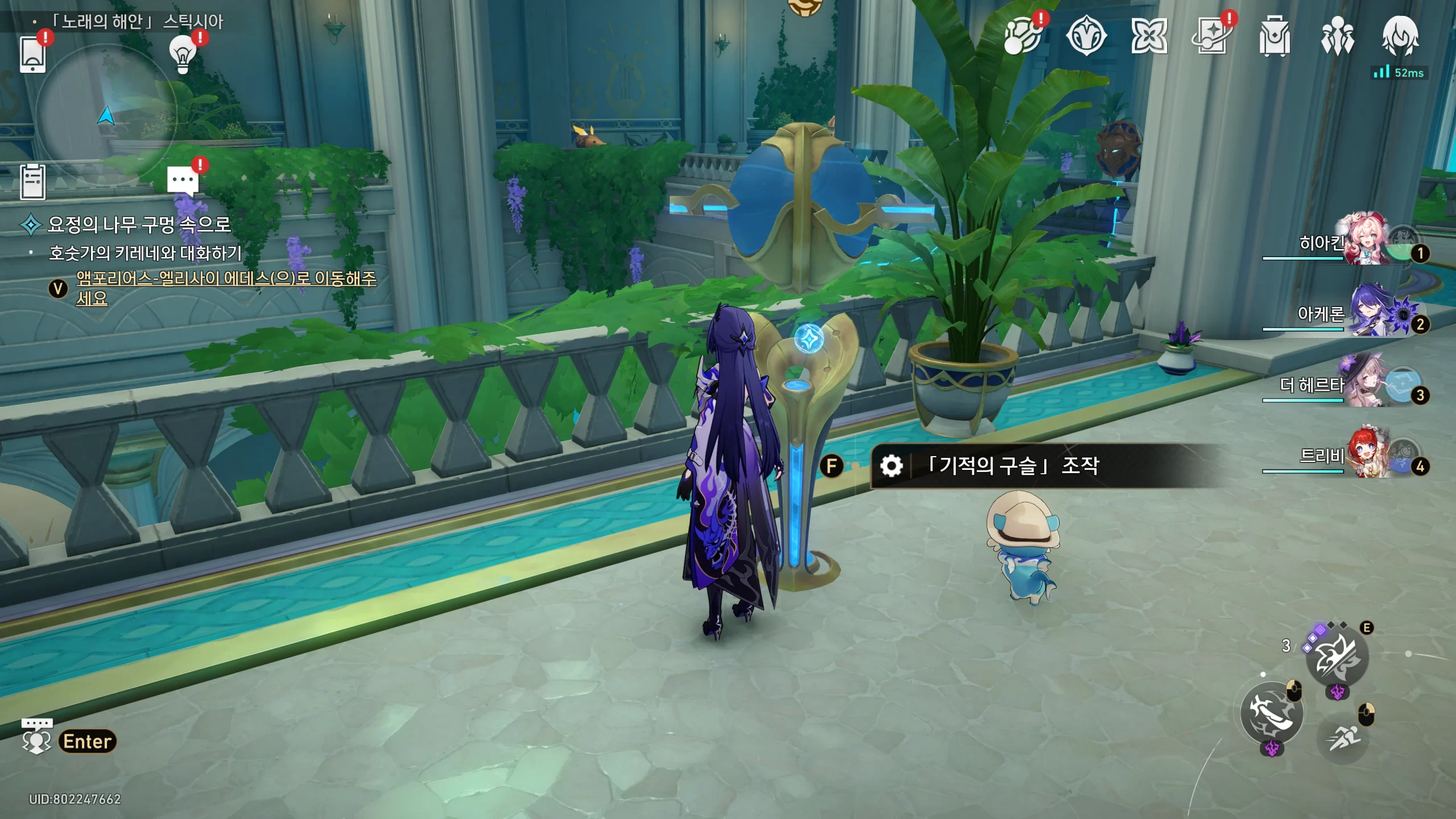Open the round compass-emblem guide icon
The width and height of the screenshot is (1456, 819).
click(x=1086, y=37)
